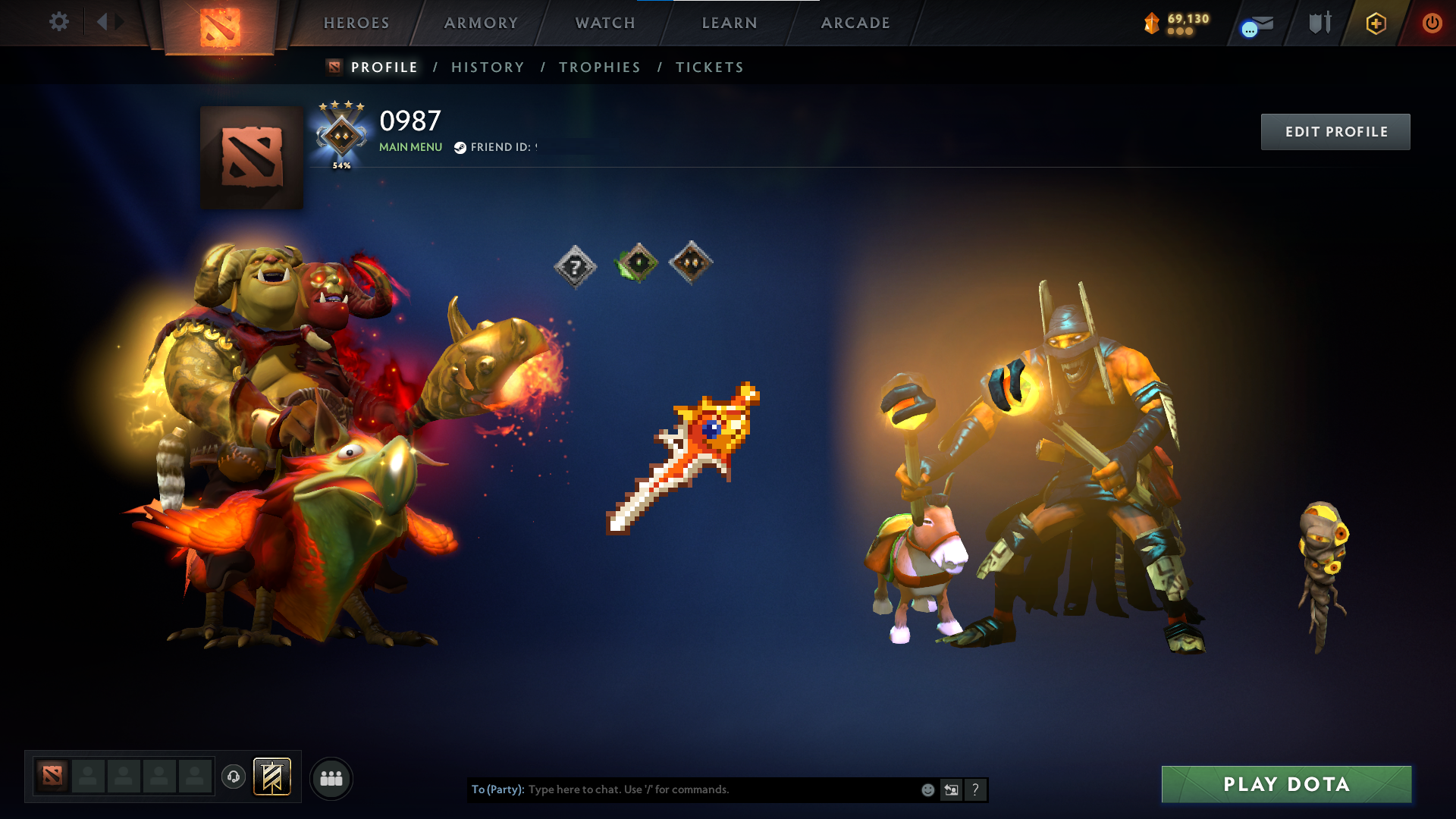Viewport: 1456px width, 819px height.
Task: Click the emoticon smiley in chat bar
Action: pos(927,789)
